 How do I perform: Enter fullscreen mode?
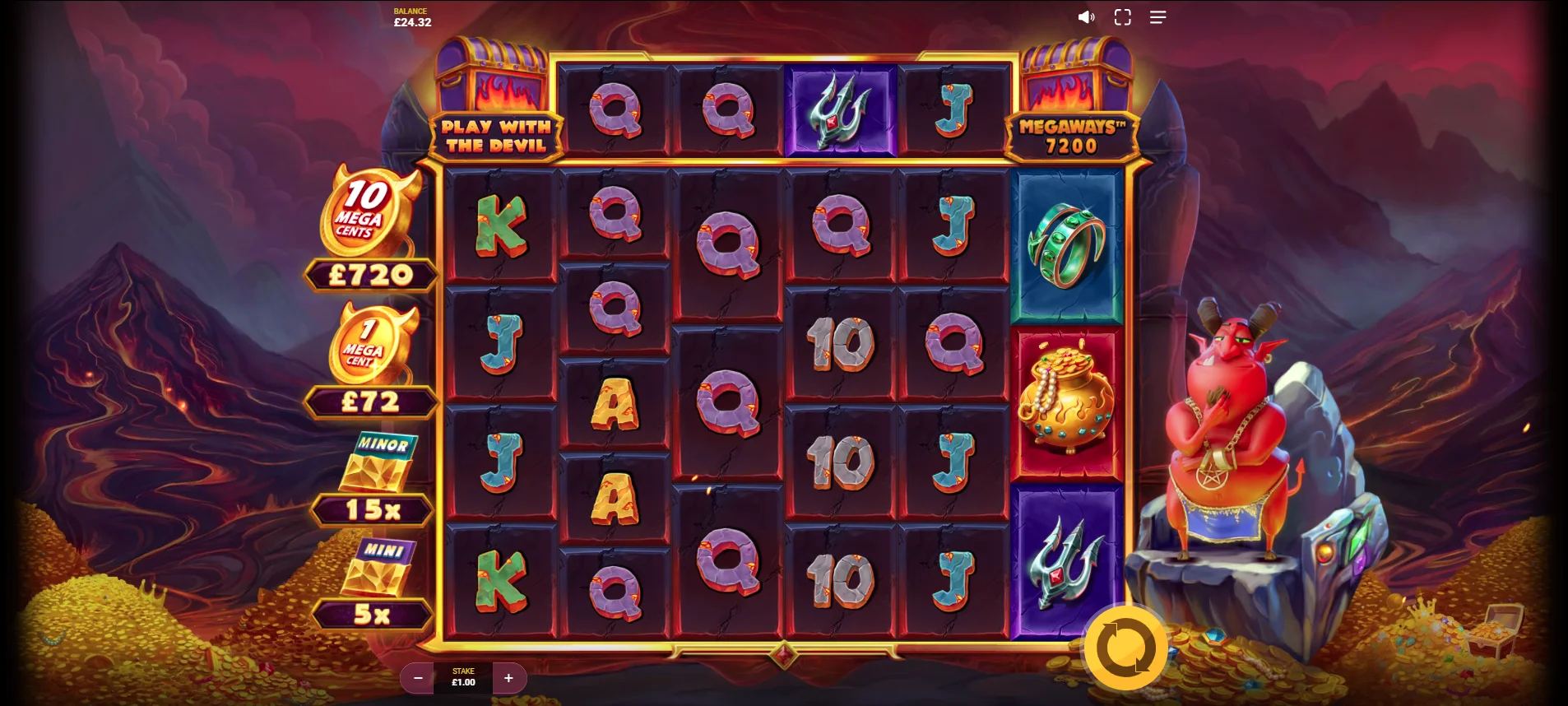click(x=1121, y=16)
